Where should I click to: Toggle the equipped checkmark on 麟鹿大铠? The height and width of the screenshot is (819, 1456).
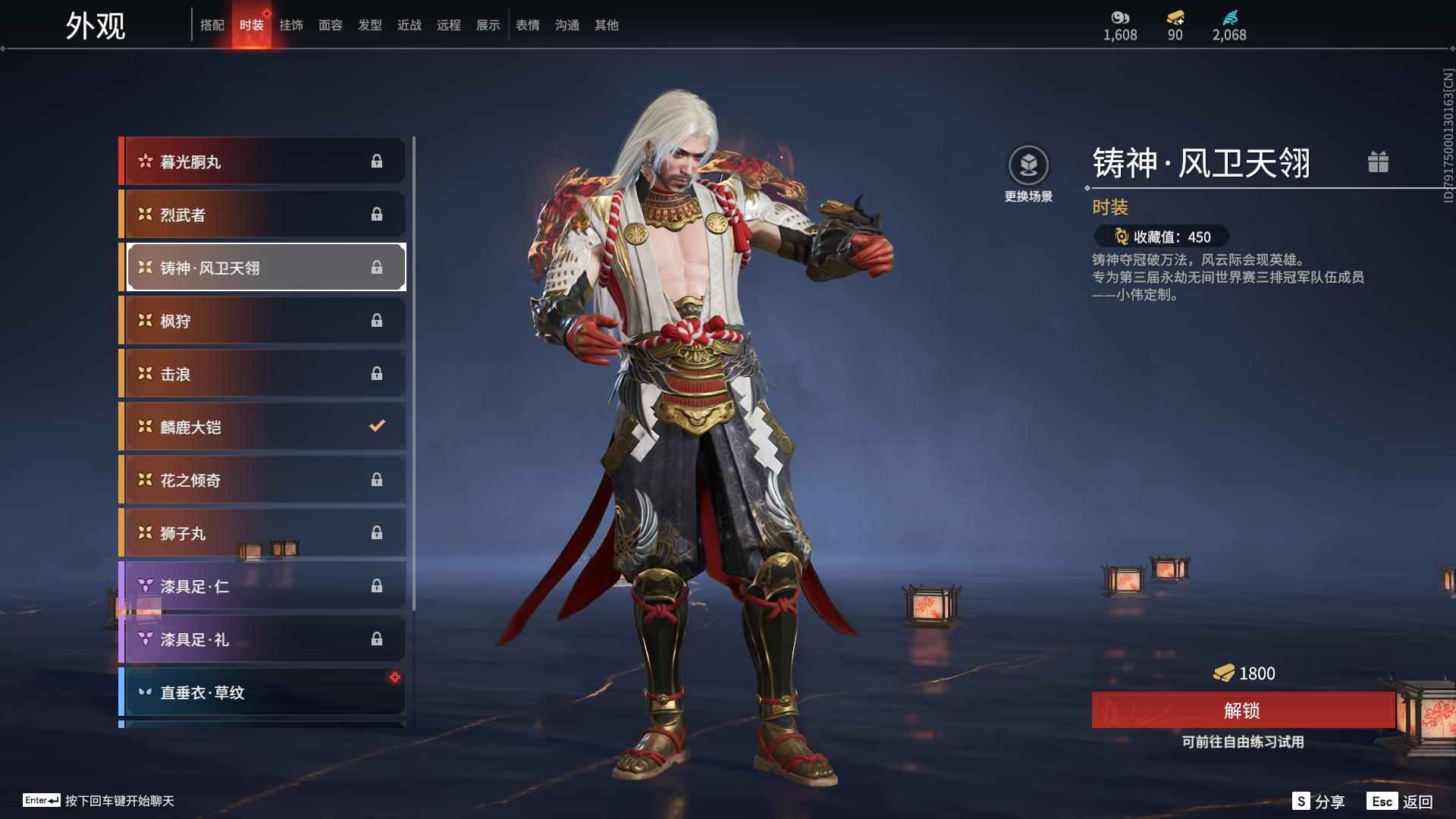point(378,426)
